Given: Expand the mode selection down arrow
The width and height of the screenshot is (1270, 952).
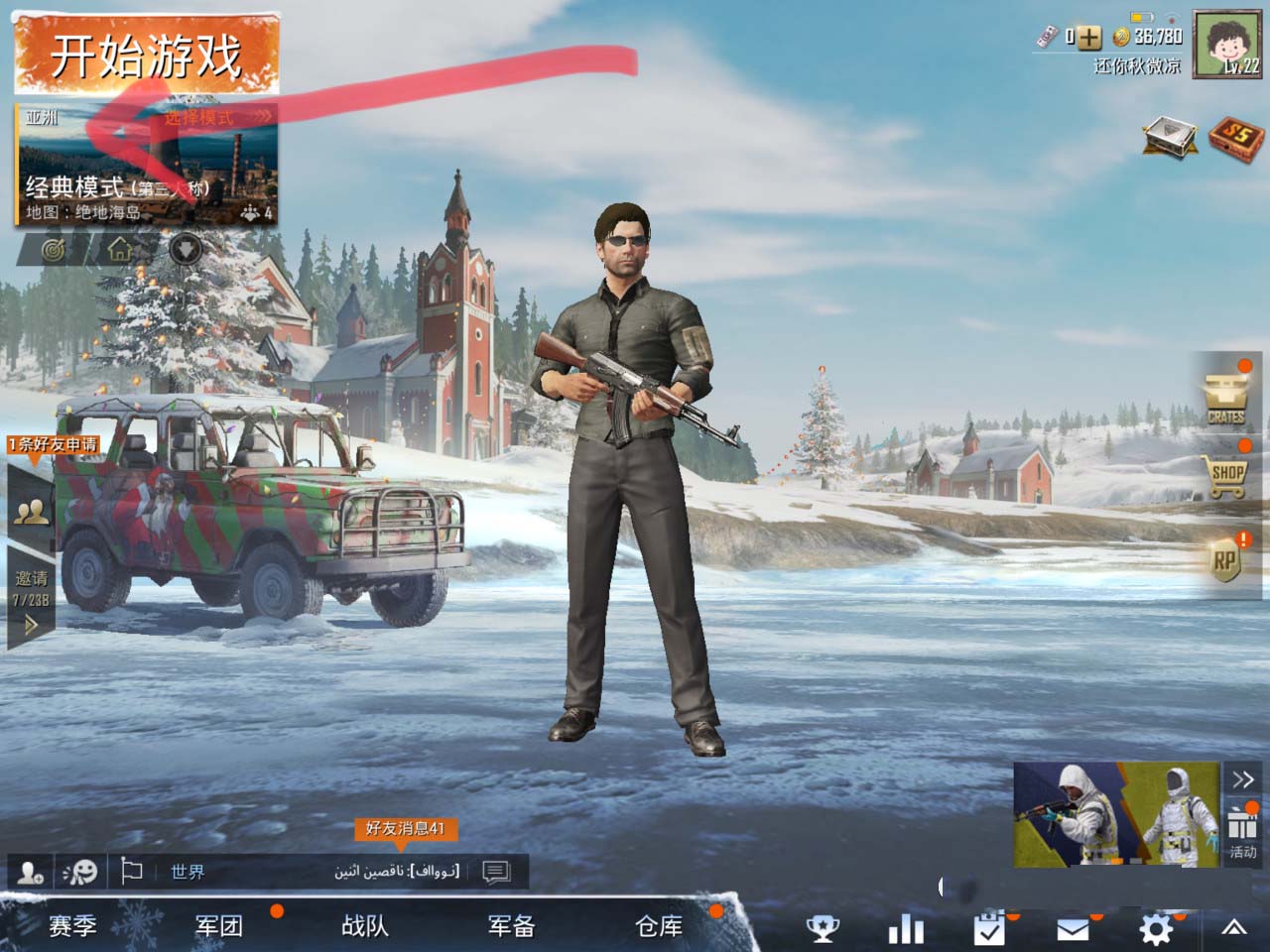Looking at the screenshot, I should [184, 250].
